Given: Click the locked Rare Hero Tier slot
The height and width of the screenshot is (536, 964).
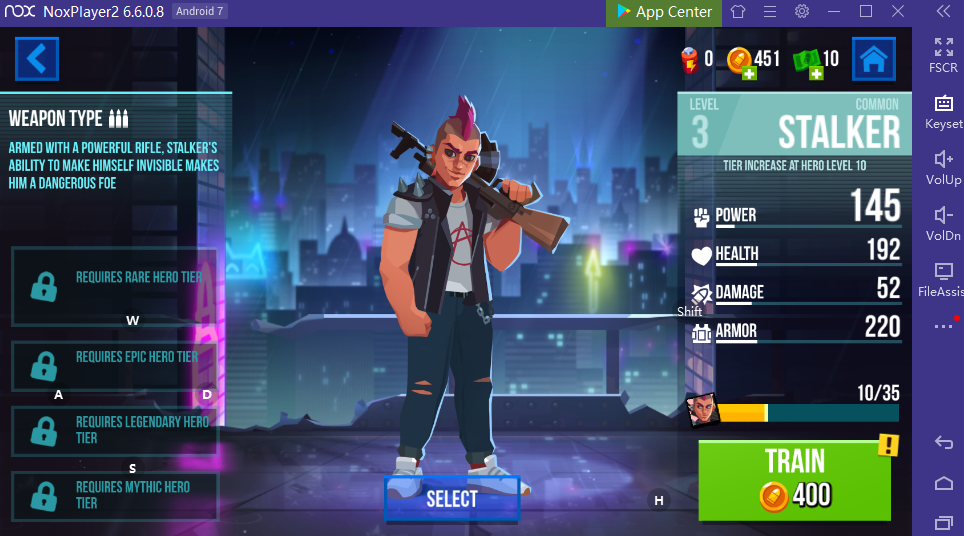Looking at the screenshot, I should (x=114, y=285).
